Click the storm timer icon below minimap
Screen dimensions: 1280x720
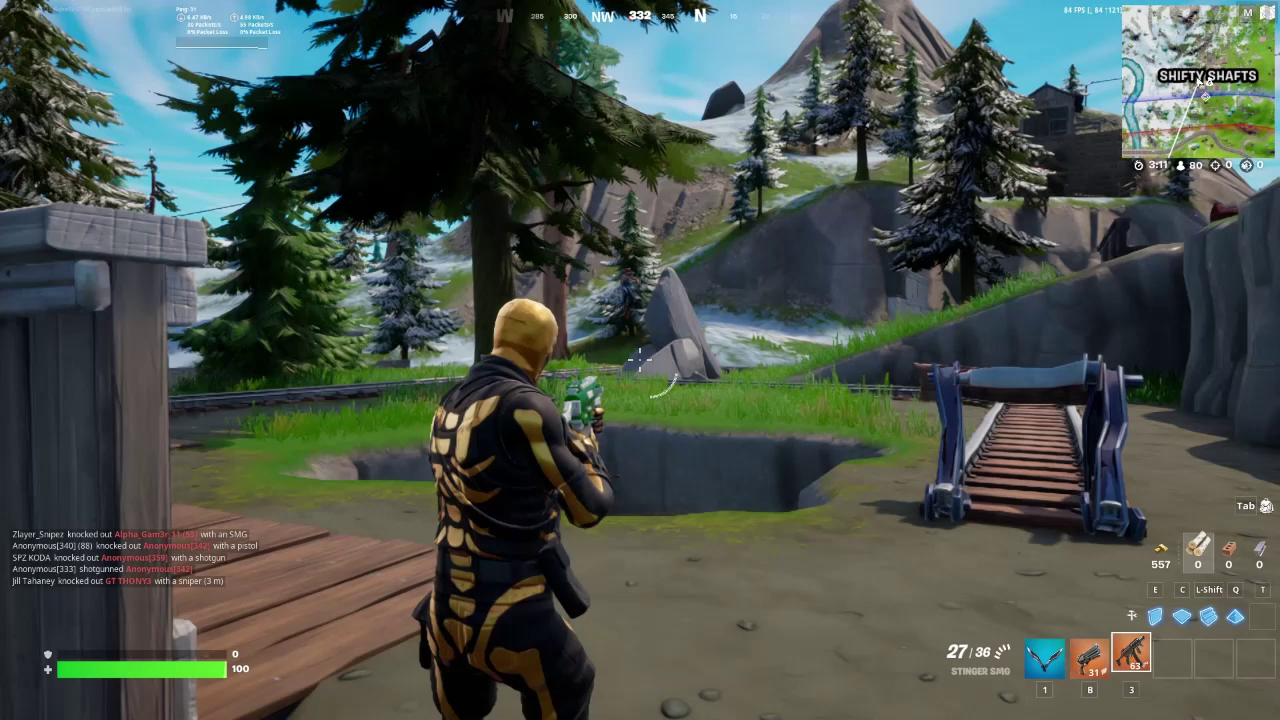click(1138, 165)
